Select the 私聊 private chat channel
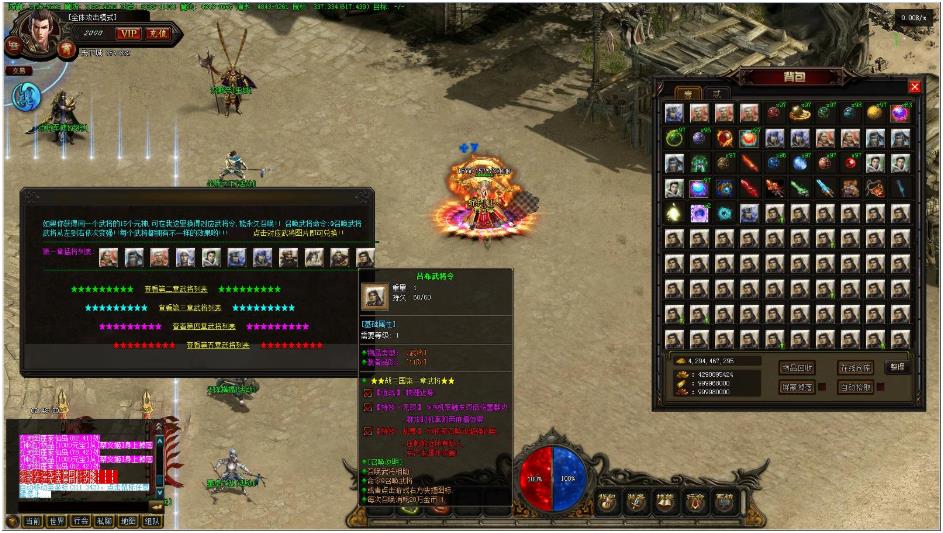 pos(105,521)
